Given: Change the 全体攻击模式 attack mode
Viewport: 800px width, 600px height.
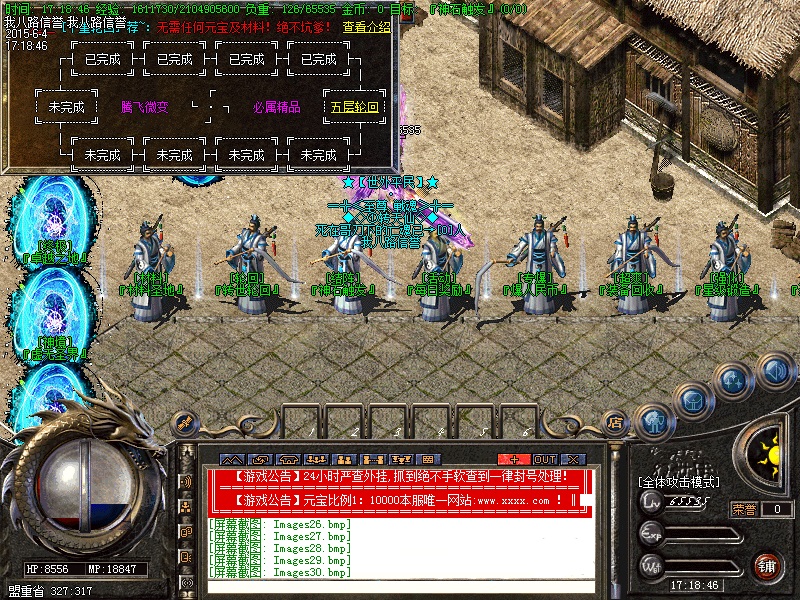Looking at the screenshot, I should [x=678, y=483].
